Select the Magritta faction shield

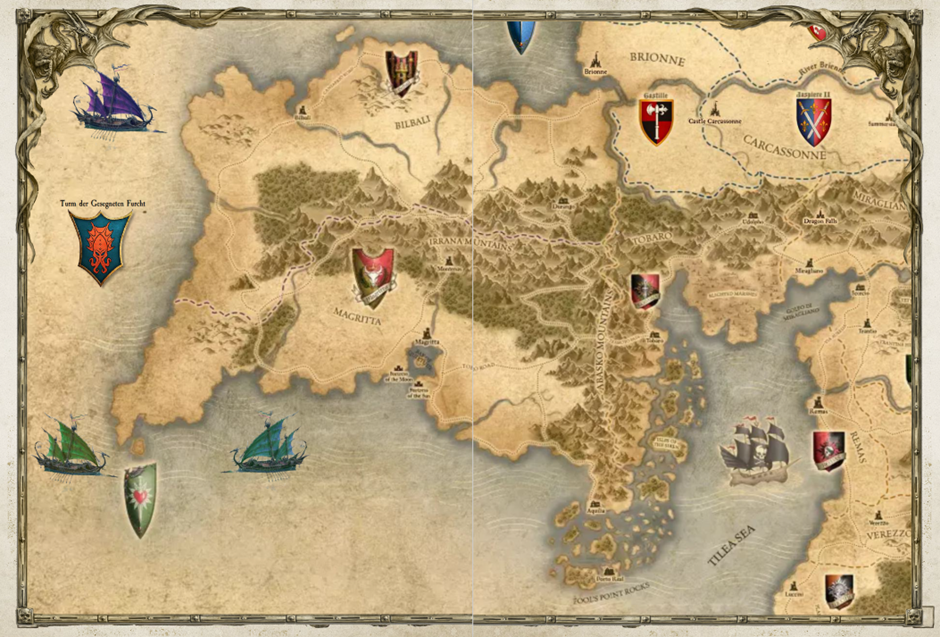[x=373, y=277]
